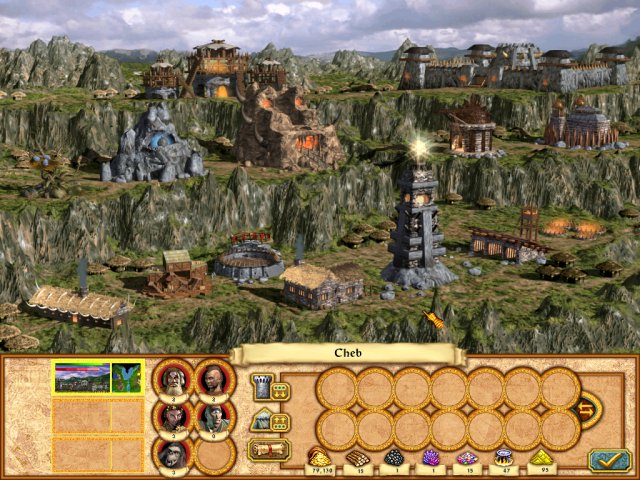Click the gold pile resource icon
Viewport: 640px width, 480px height.
click(x=322, y=457)
